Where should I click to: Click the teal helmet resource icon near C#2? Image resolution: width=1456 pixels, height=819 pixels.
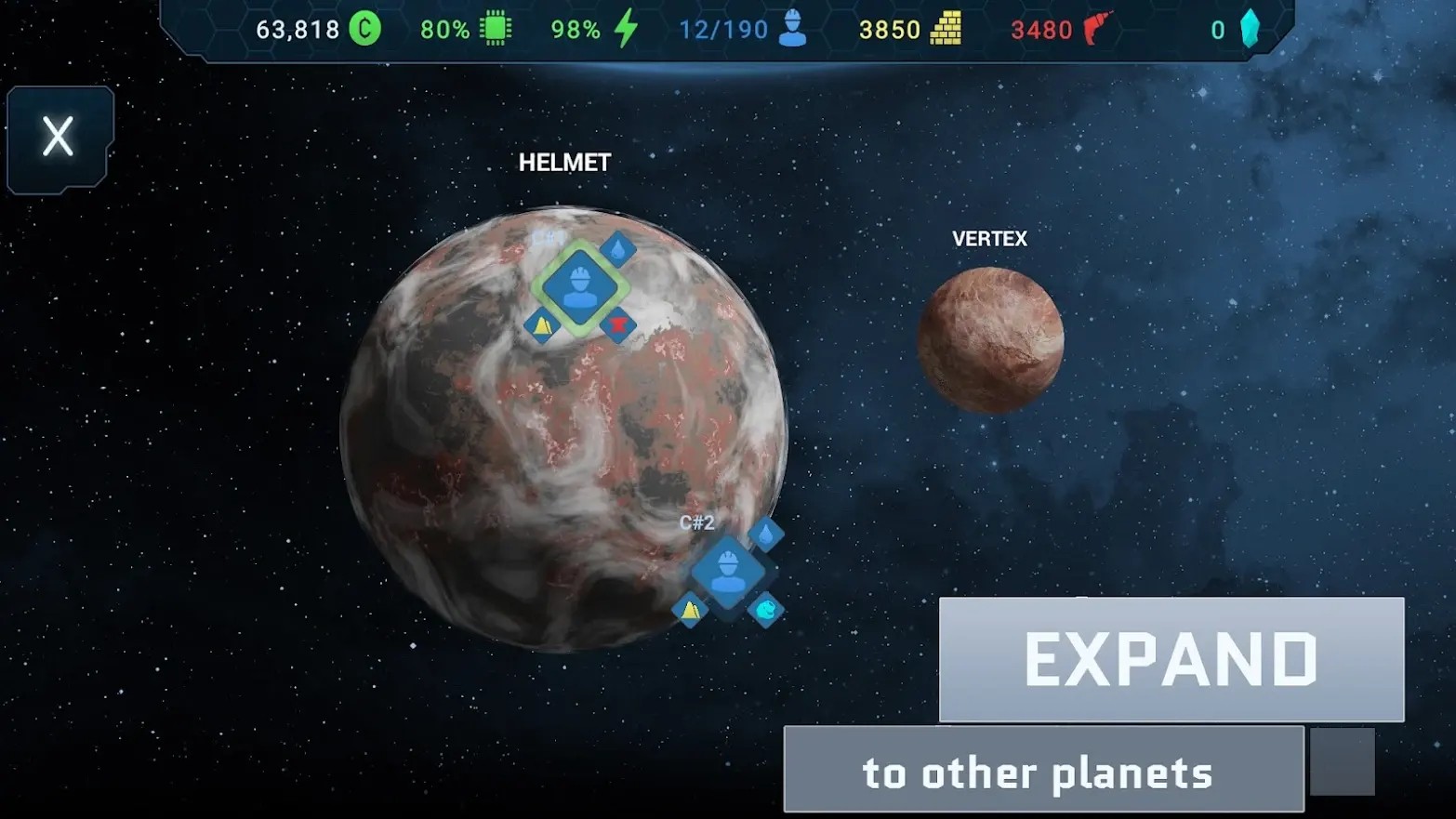(764, 610)
